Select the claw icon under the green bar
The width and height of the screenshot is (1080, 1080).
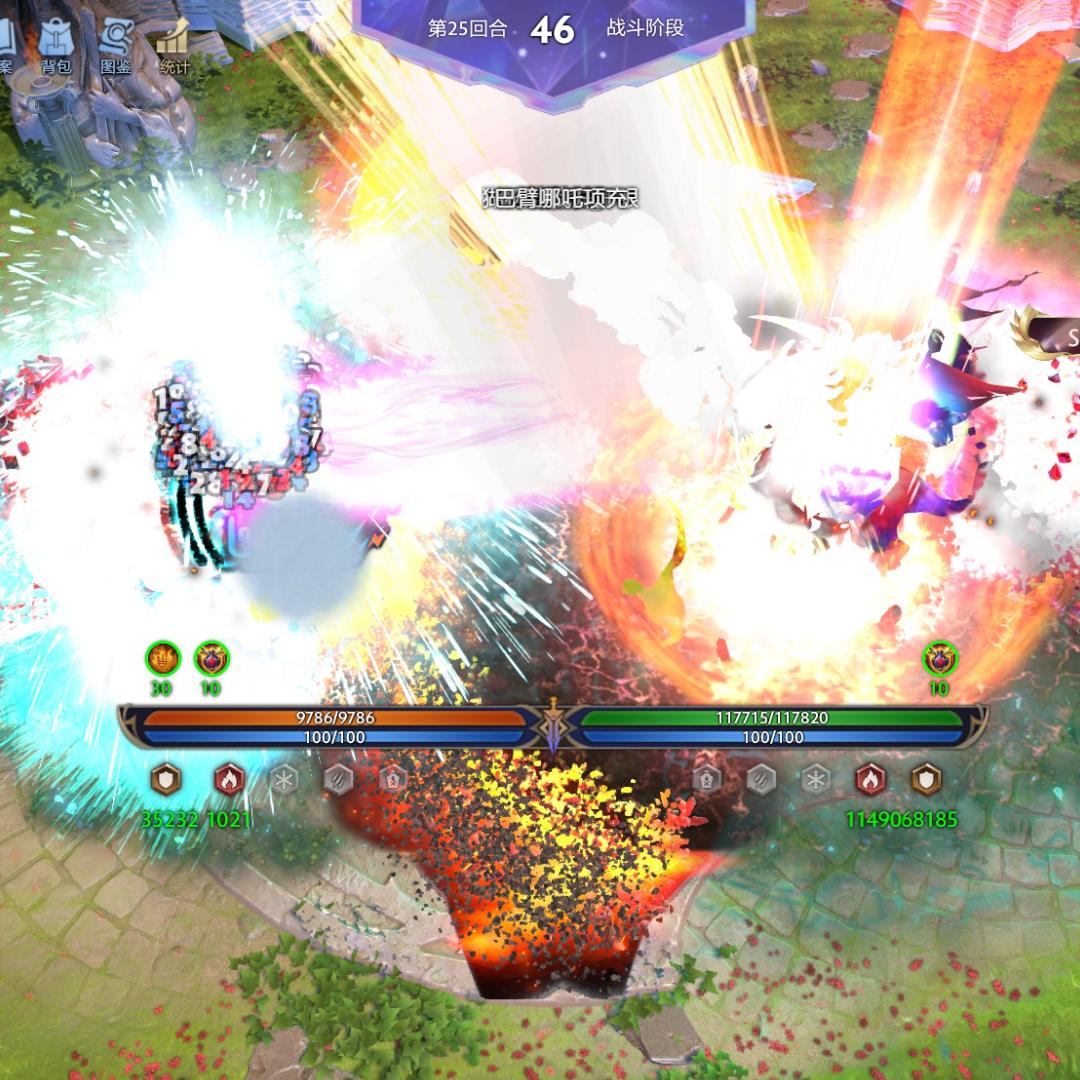click(x=761, y=779)
